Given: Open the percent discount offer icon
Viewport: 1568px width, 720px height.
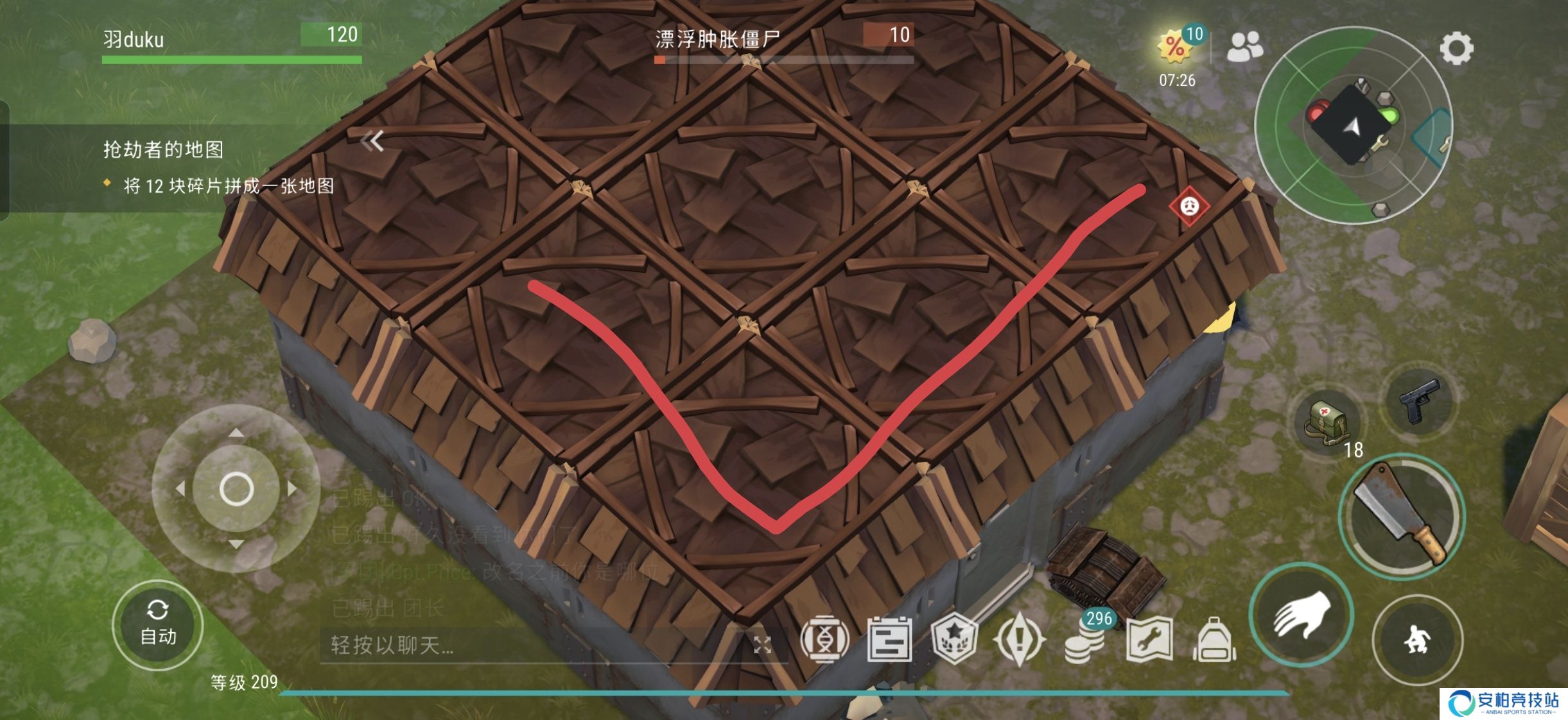Looking at the screenshot, I should point(1176,46).
